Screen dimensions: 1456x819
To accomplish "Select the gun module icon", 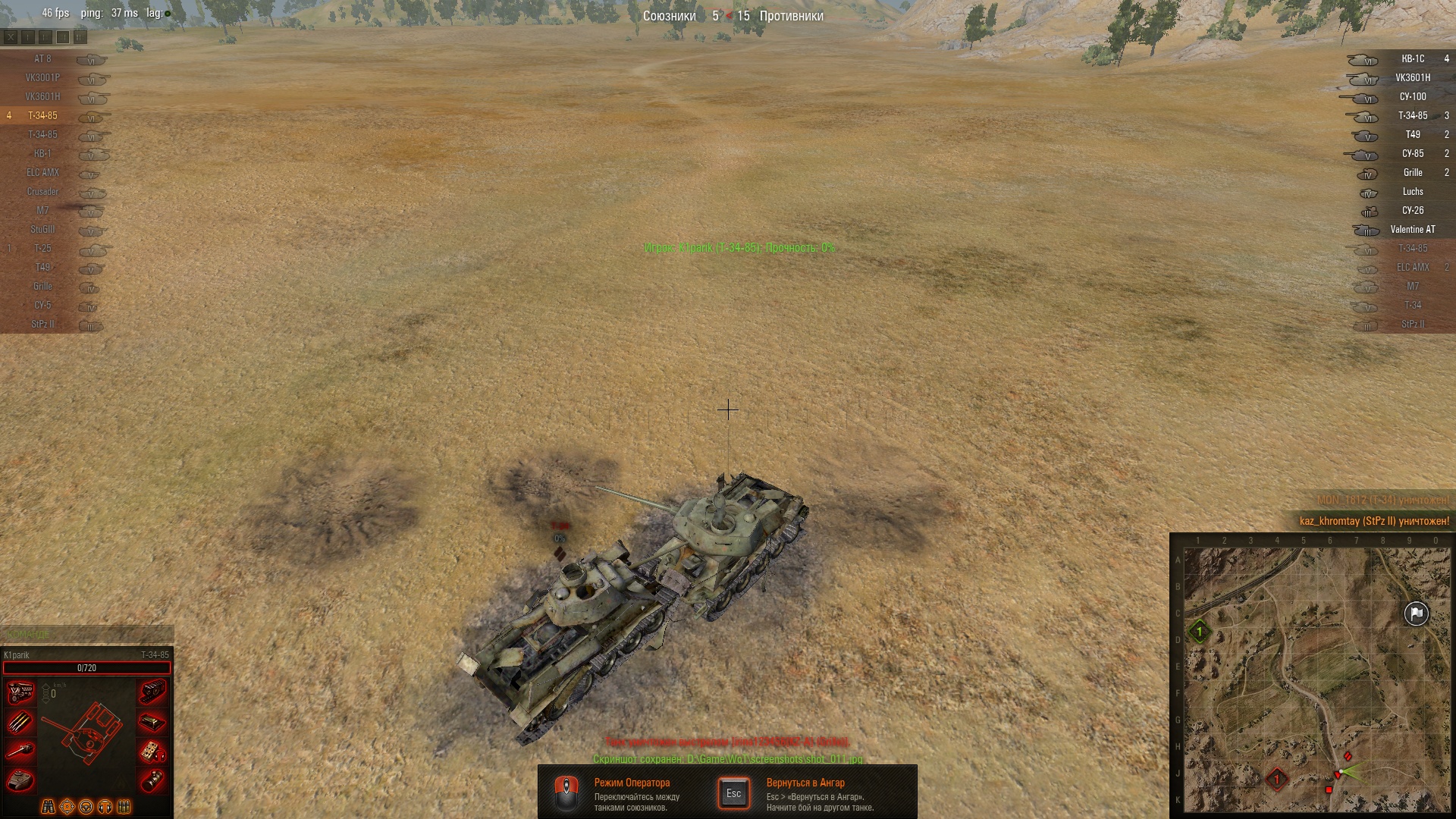I will (20, 751).
